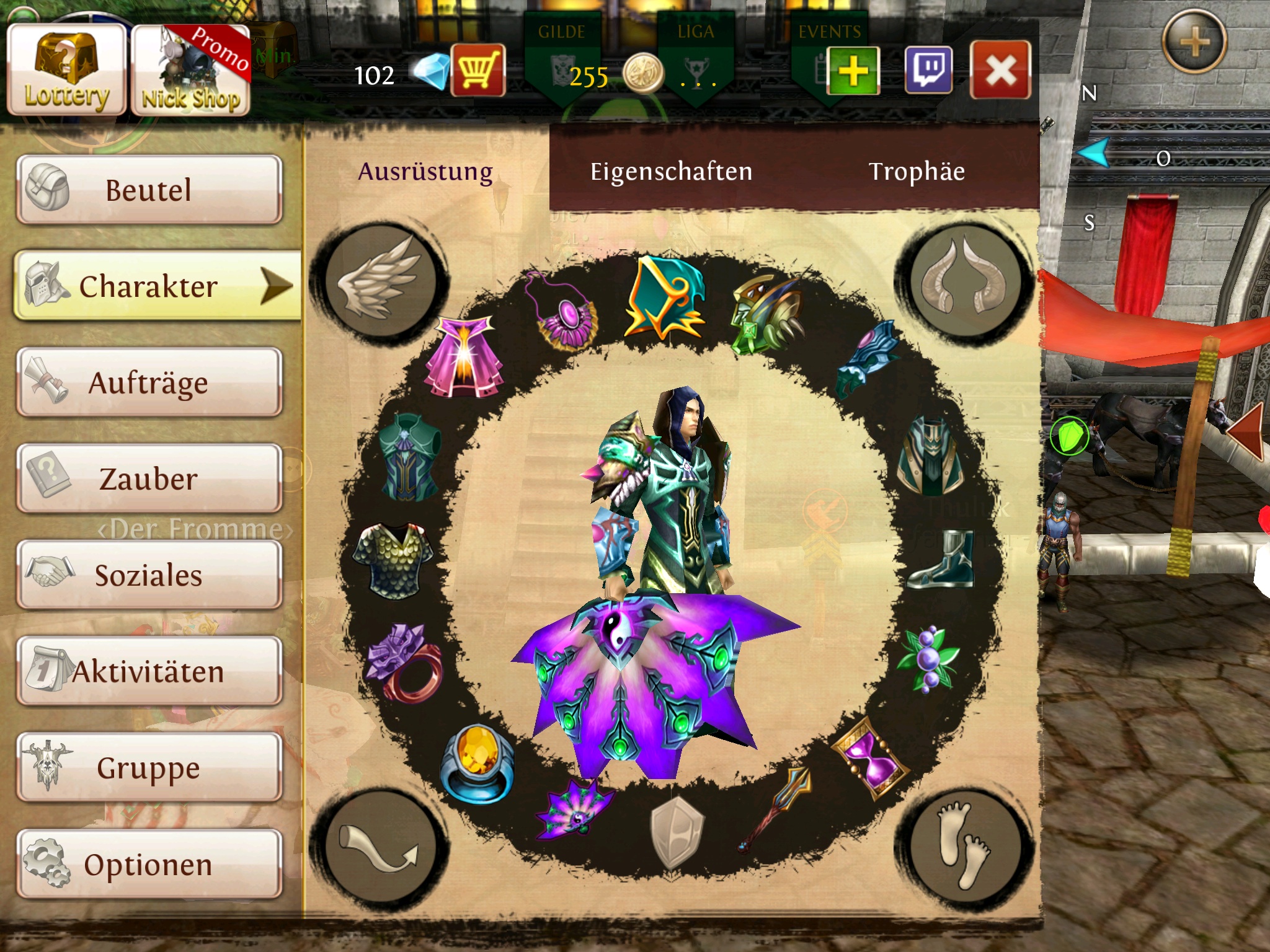Viewport: 1270px width, 952px height.
Task: Select the Soziales menu entry
Action: point(149,575)
